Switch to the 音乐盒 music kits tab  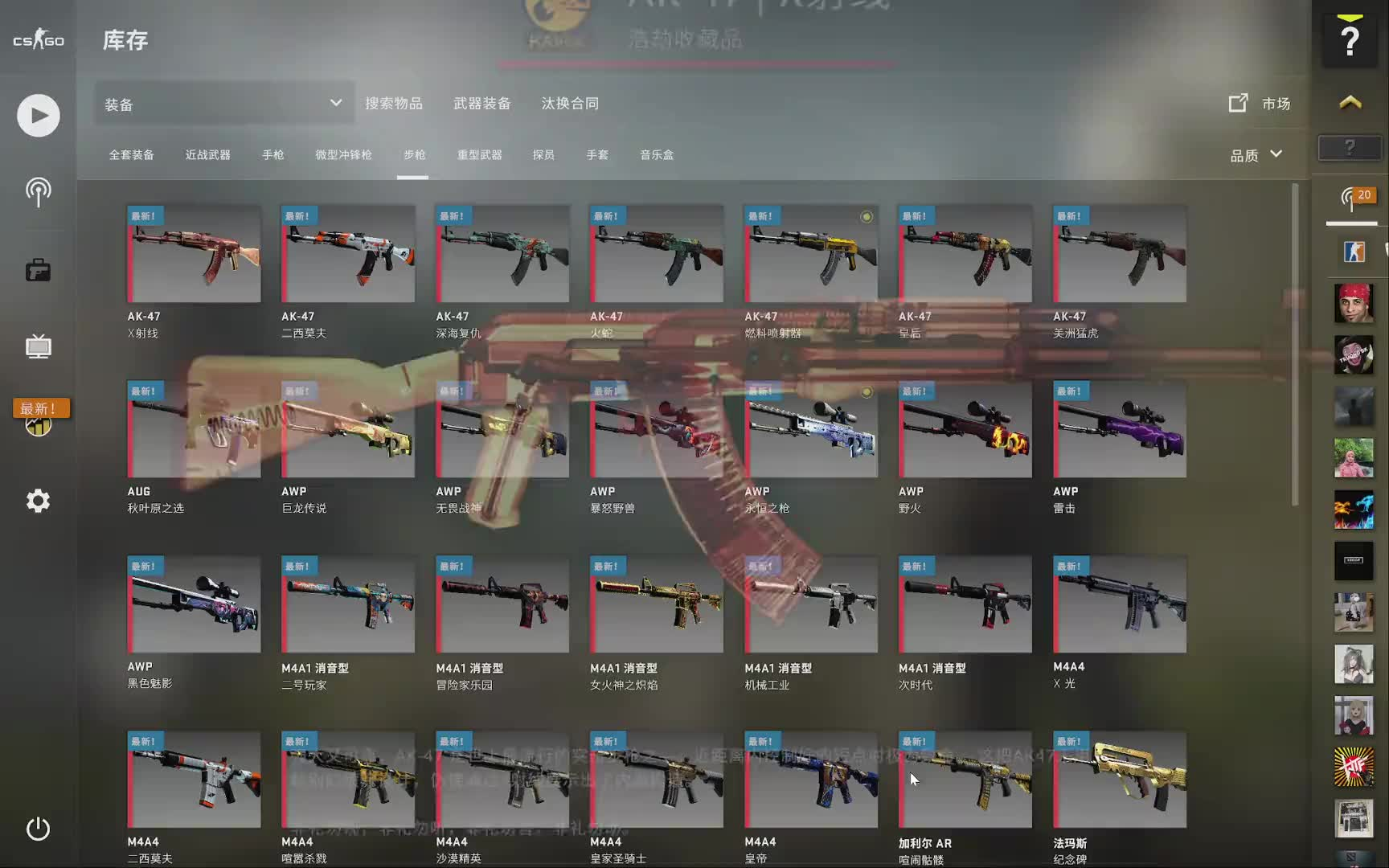pyautogui.click(x=657, y=155)
